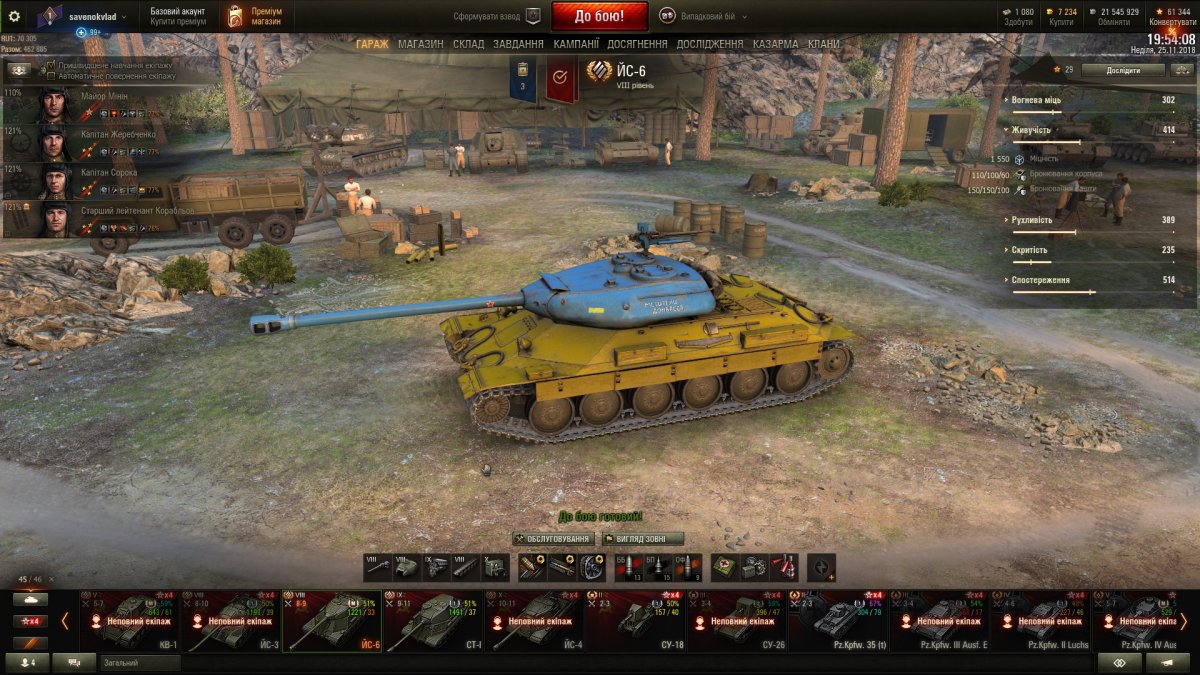Open the КАЗАРМА tab
1200x675 pixels.
pos(775,44)
